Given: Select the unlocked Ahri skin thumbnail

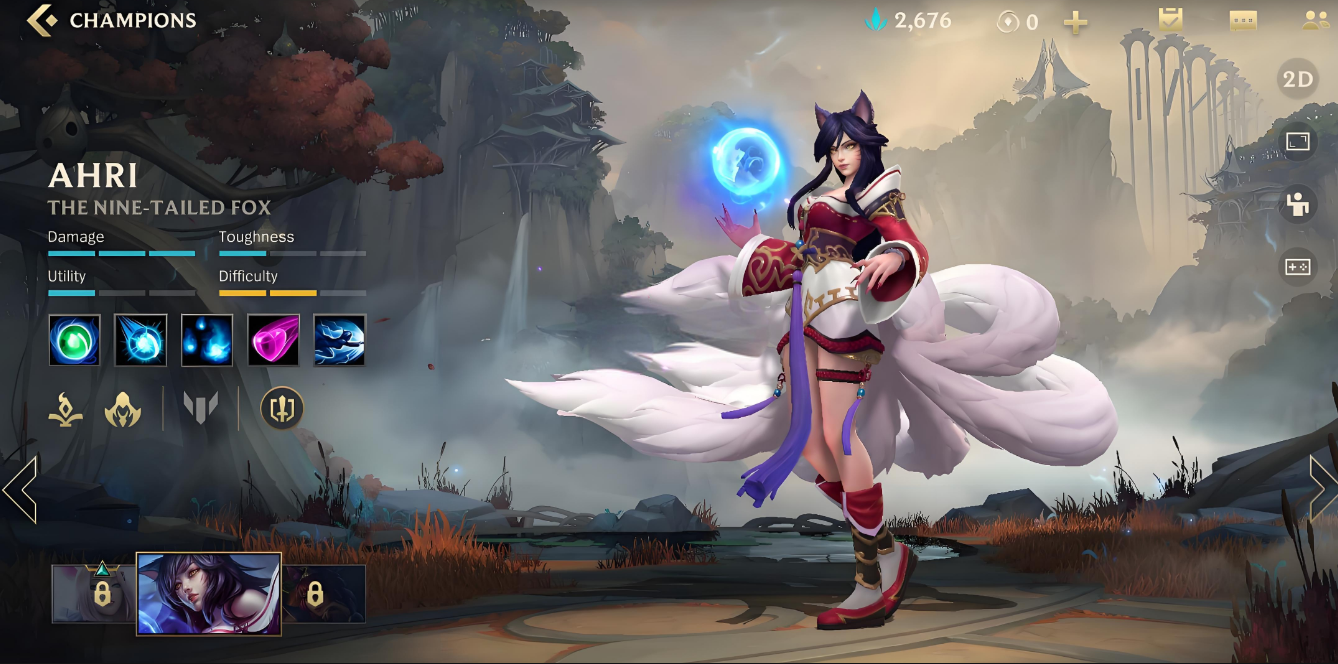Looking at the screenshot, I should click(x=209, y=594).
